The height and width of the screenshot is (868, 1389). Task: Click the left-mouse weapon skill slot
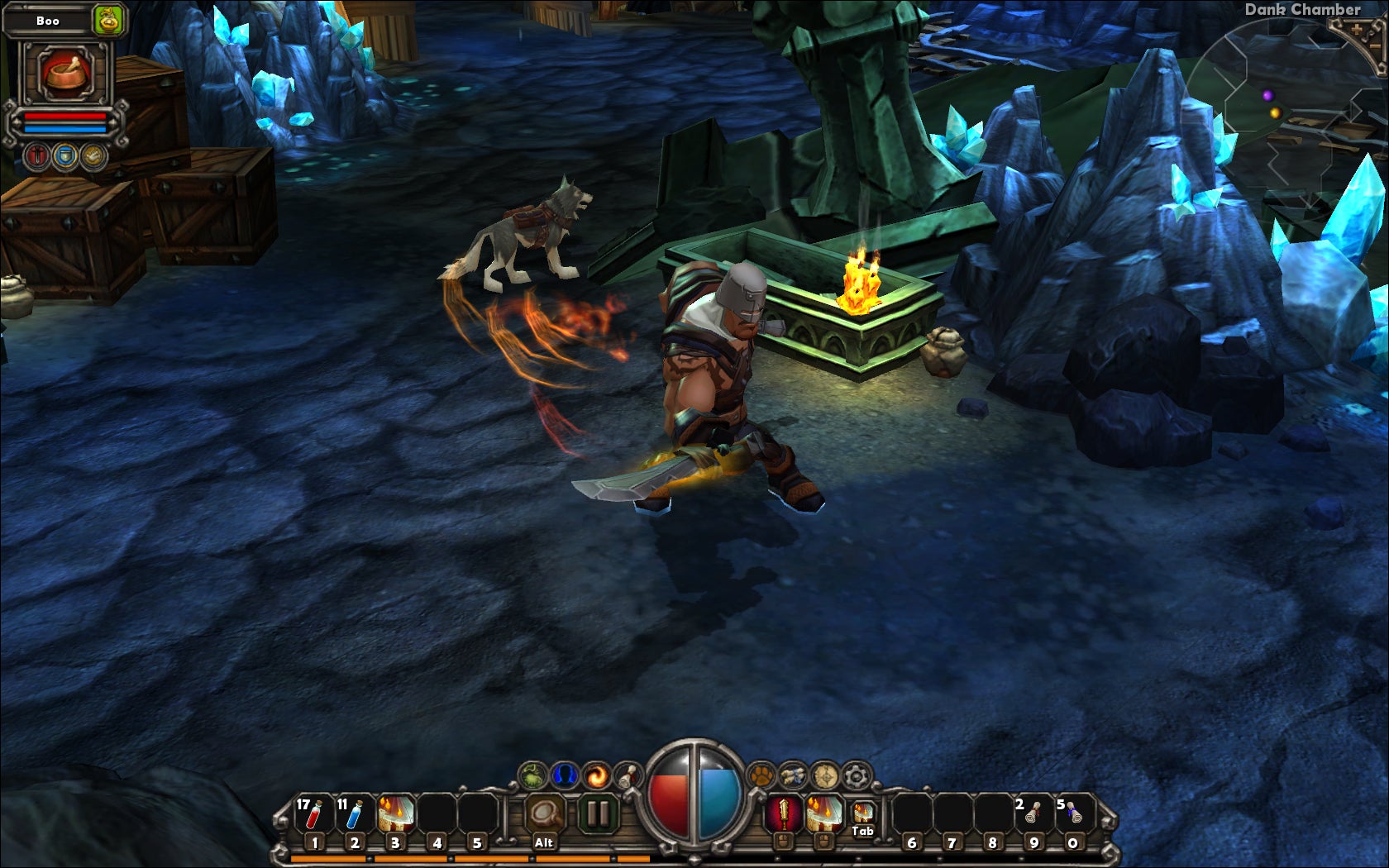[784, 812]
